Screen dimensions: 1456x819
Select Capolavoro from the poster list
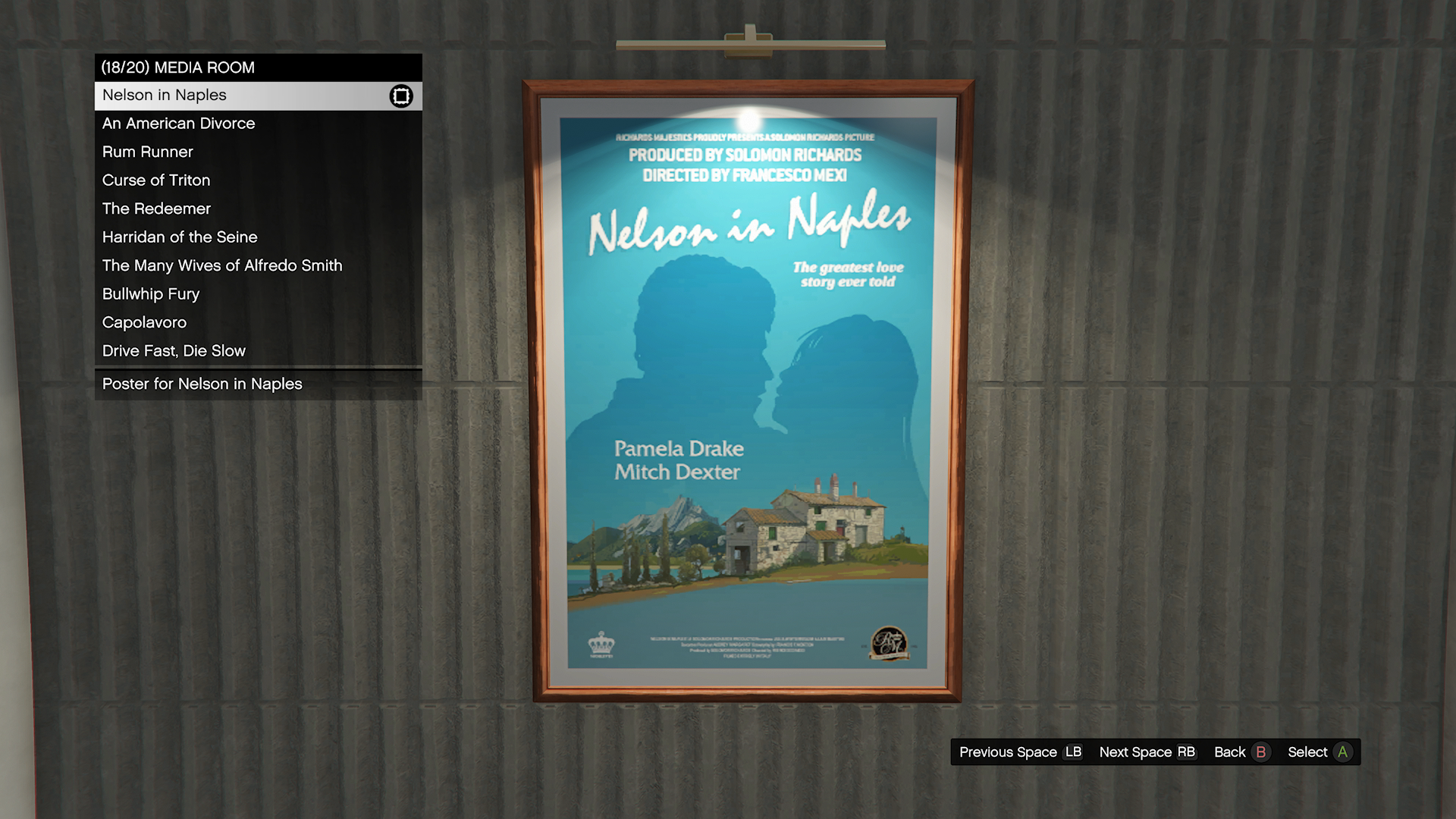tap(258, 322)
